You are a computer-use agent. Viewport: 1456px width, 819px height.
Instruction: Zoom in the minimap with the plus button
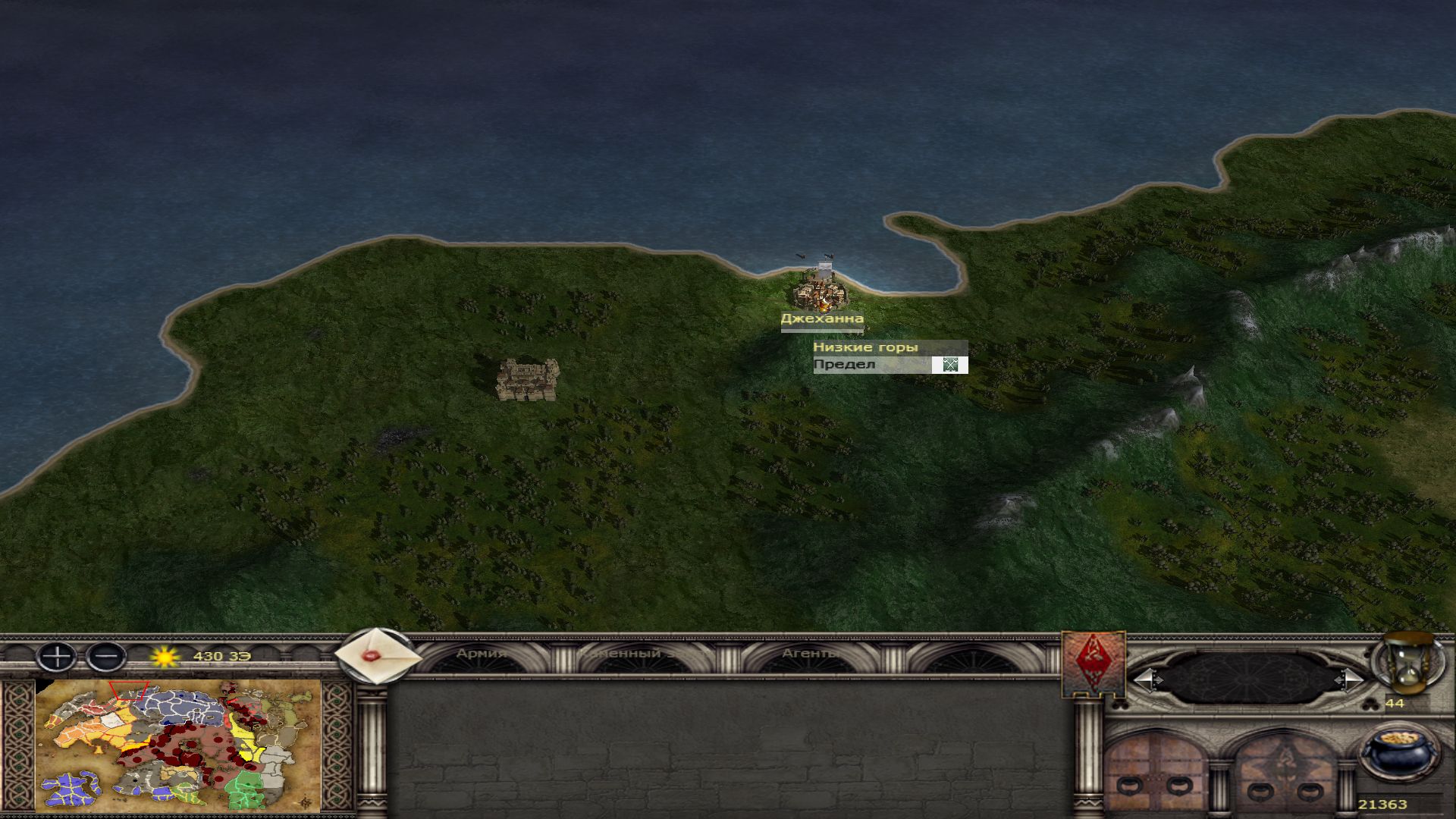(56, 656)
